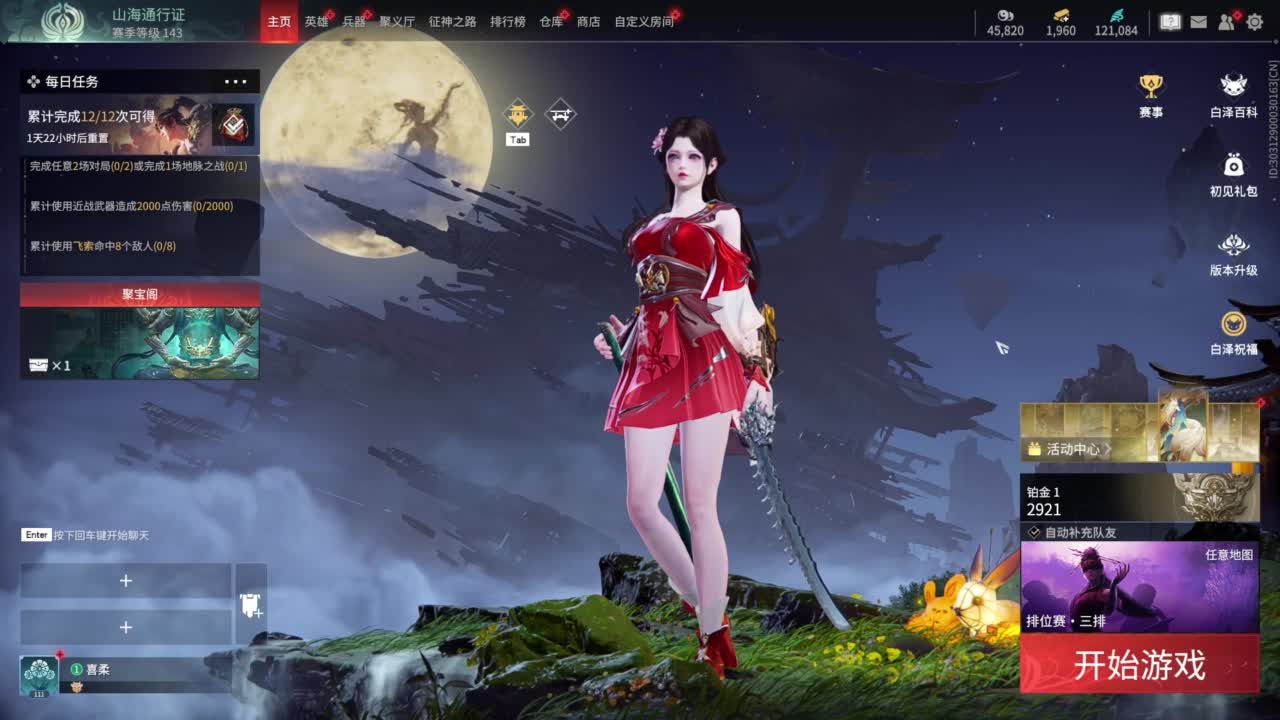Screen dimensions: 1280x720
Task: Go to 征神之路 tab
Action: [452, 21]
